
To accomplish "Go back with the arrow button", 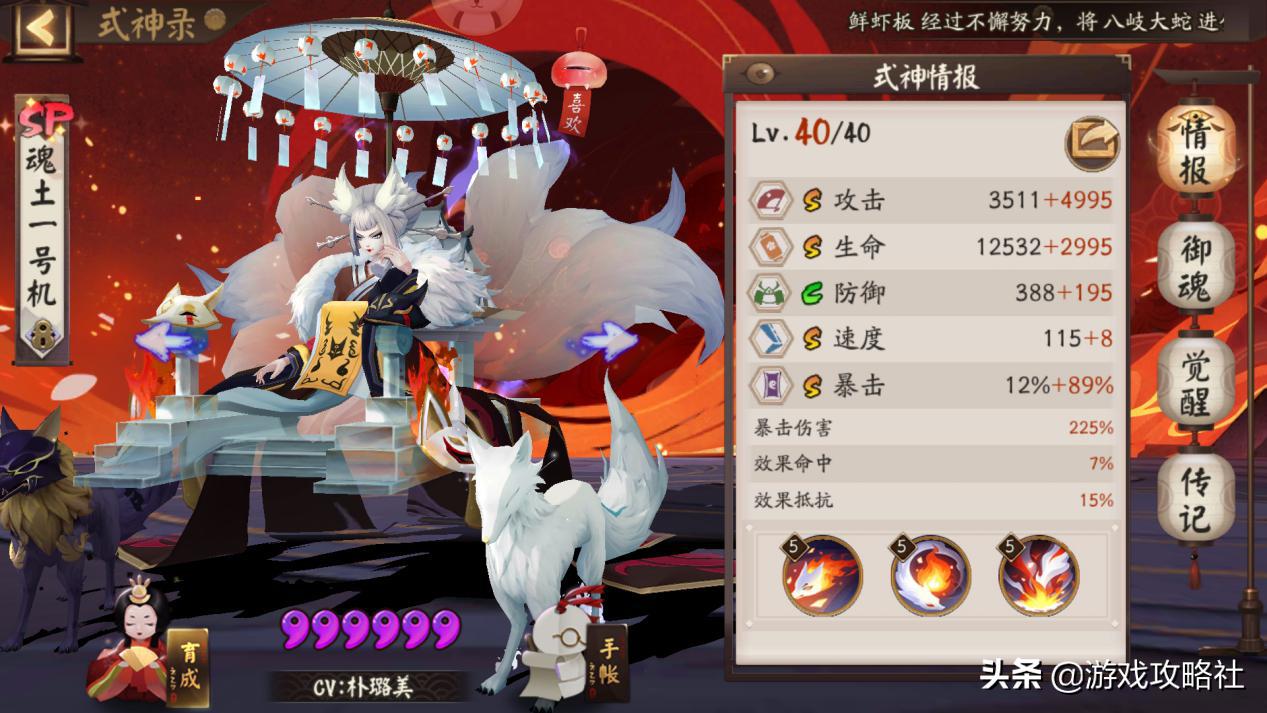I will [x=41, y=28].
